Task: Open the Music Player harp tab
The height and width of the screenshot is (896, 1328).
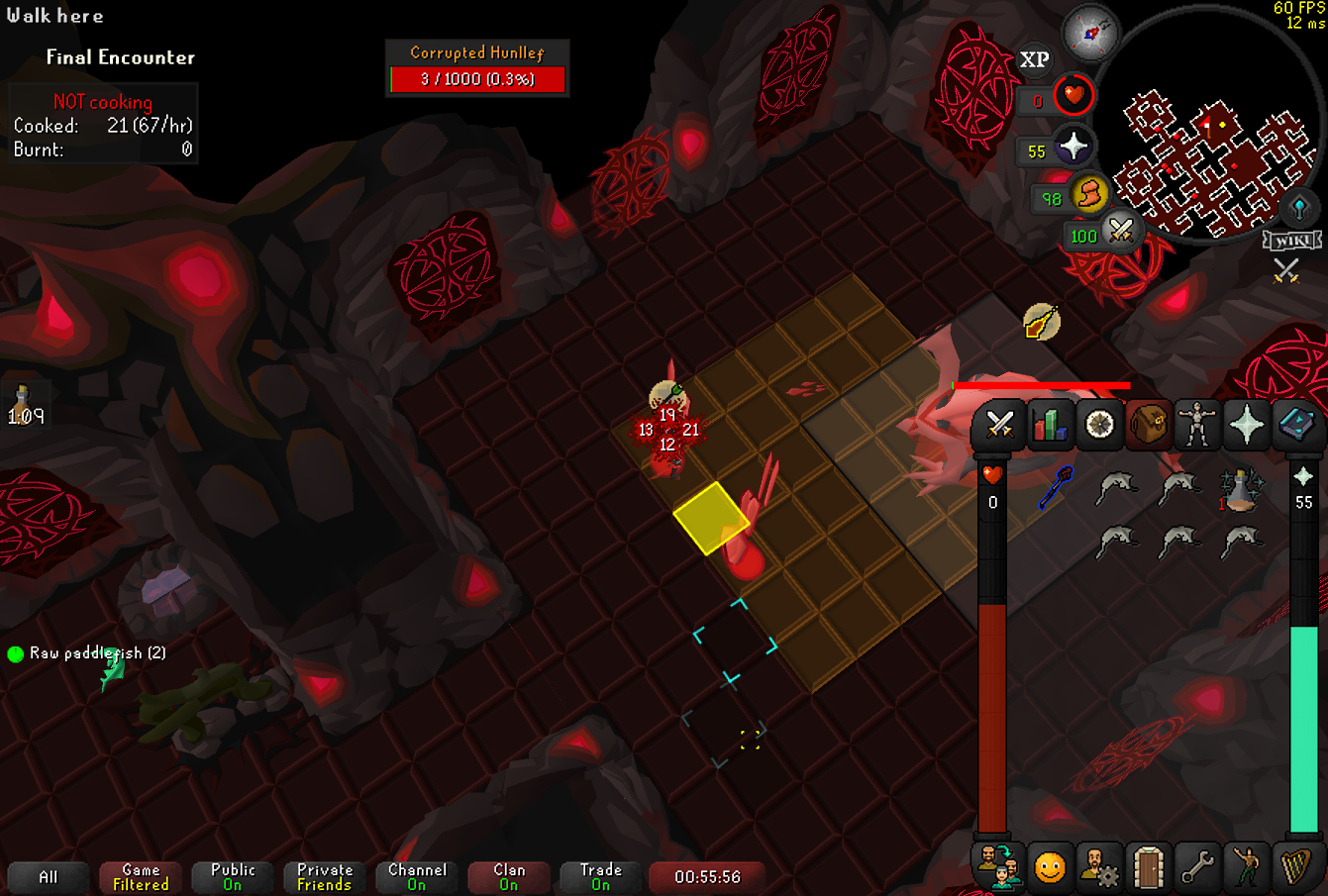Action: click(x=1296, y=868)
